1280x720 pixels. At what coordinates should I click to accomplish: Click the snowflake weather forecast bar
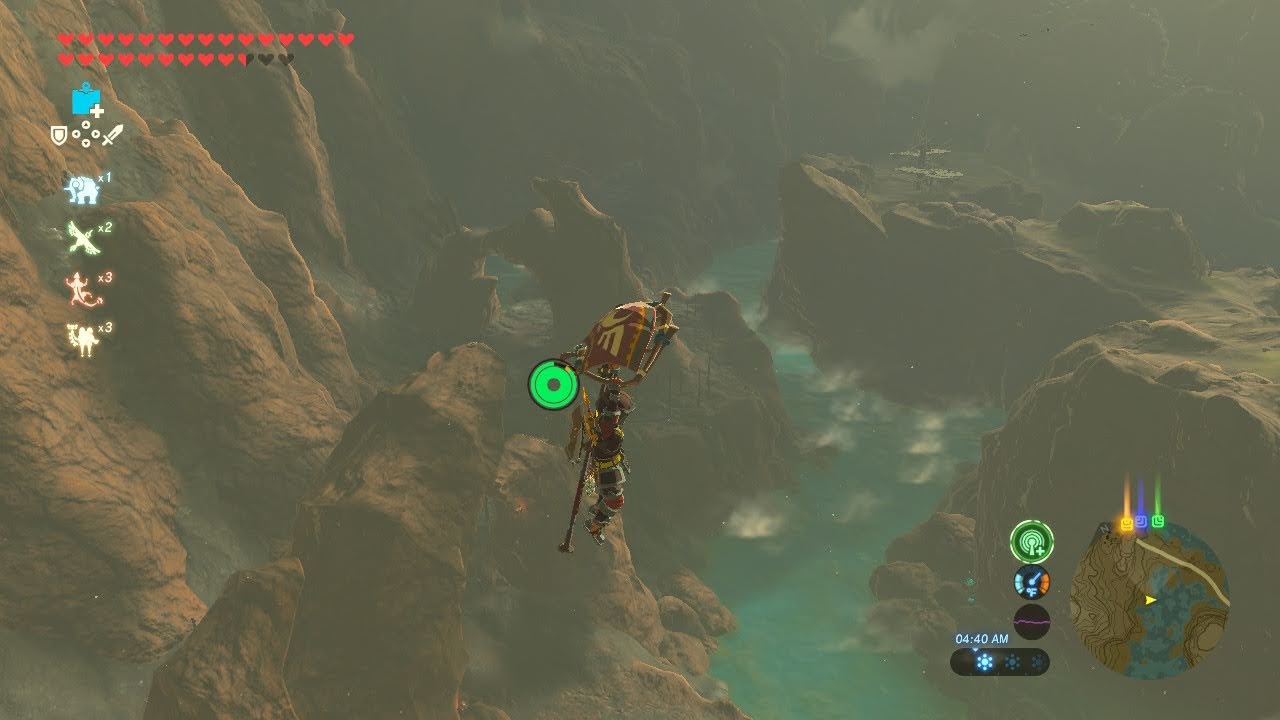(999, 662)
